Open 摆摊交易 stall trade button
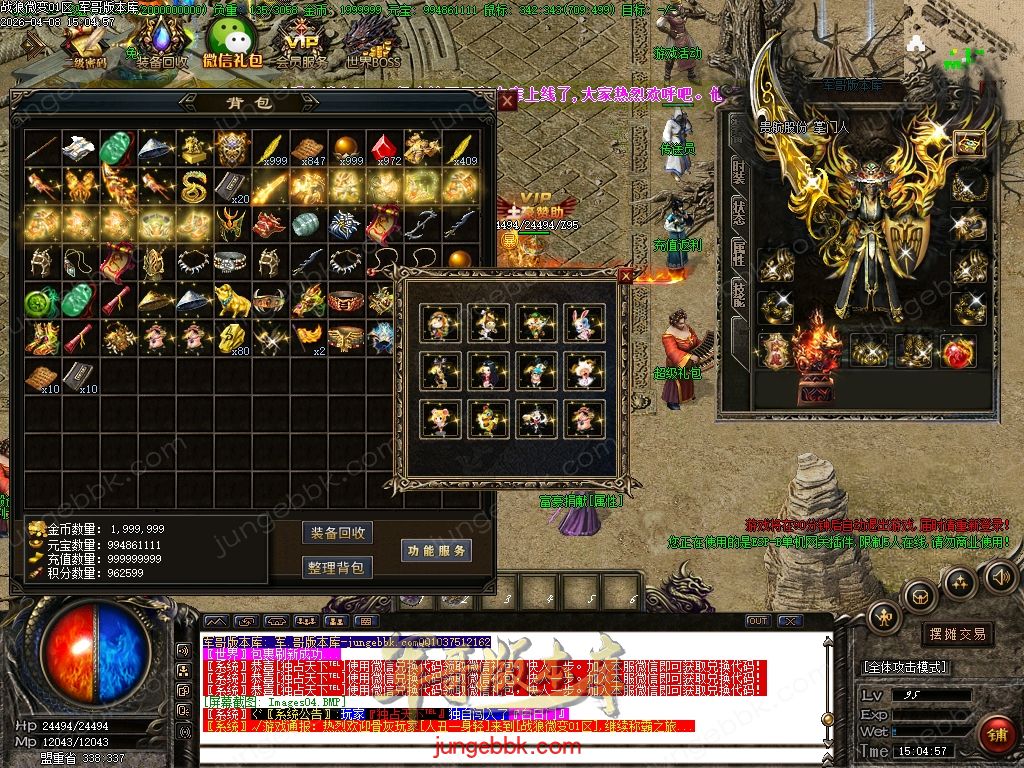This screenshot has height=768, width=1024. click(957, 634)
